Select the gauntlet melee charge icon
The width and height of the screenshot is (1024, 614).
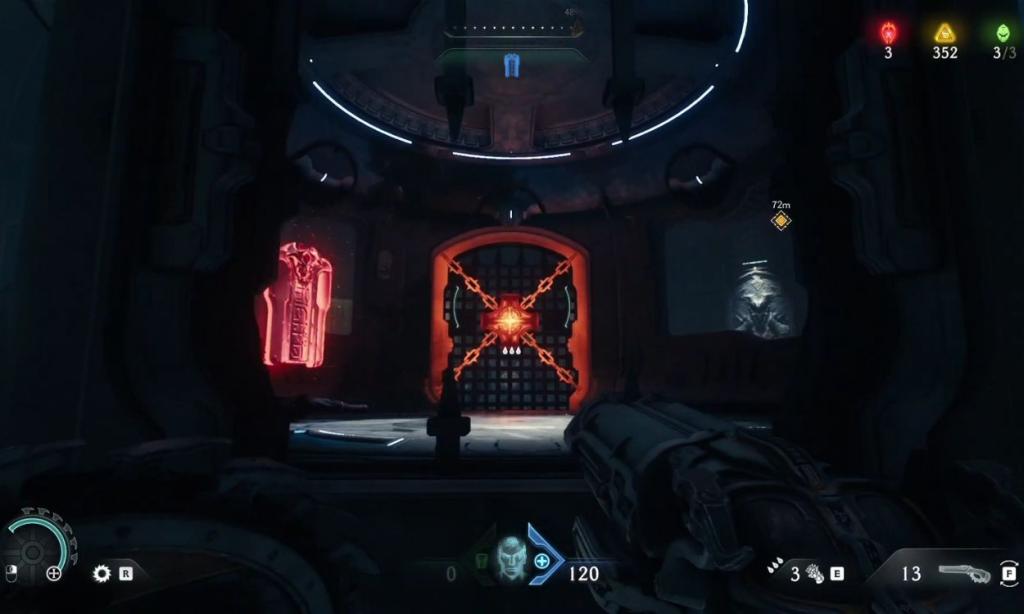pos(815,573)
